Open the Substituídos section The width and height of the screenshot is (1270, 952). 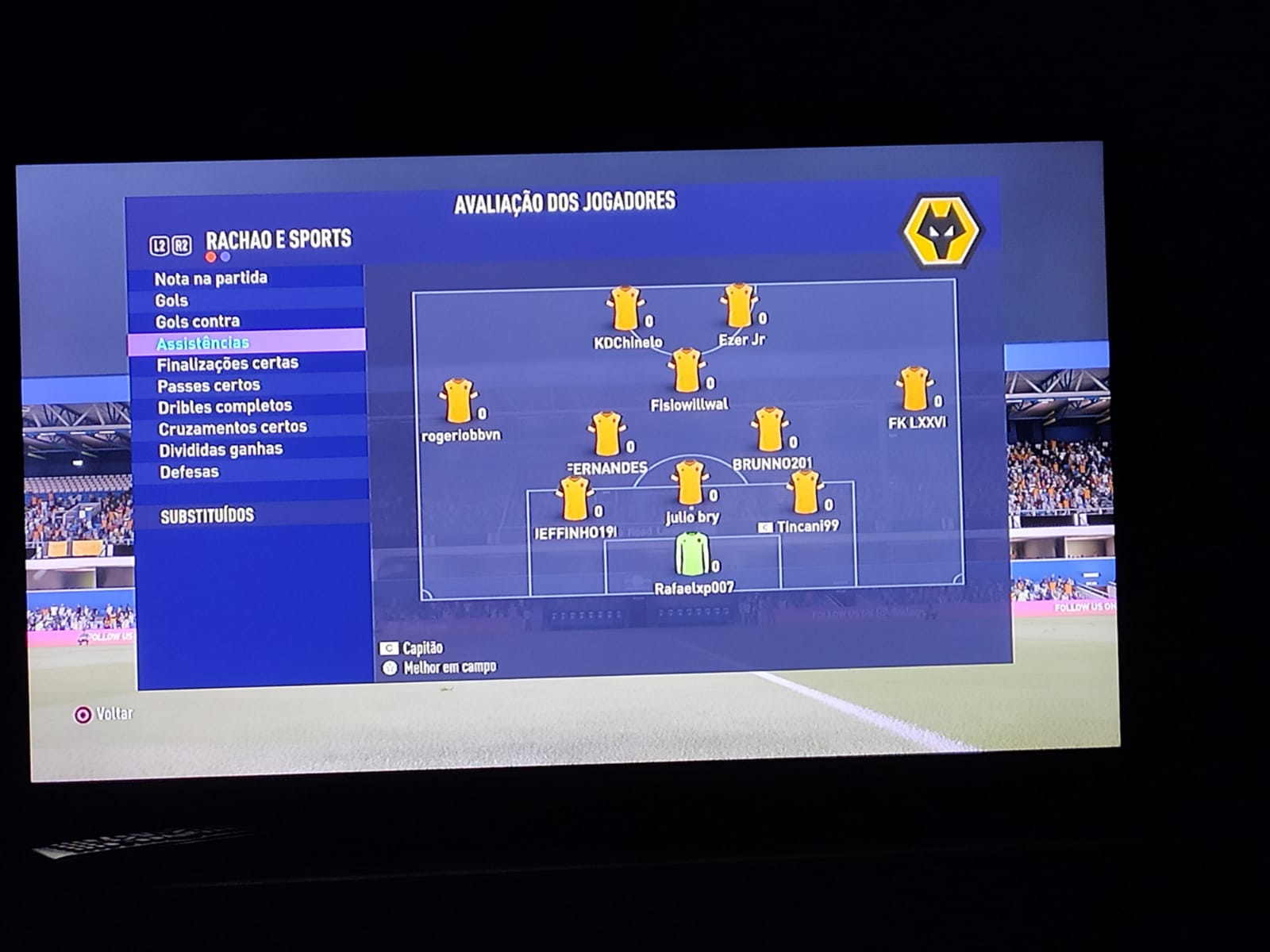click(x=207, y=516)
